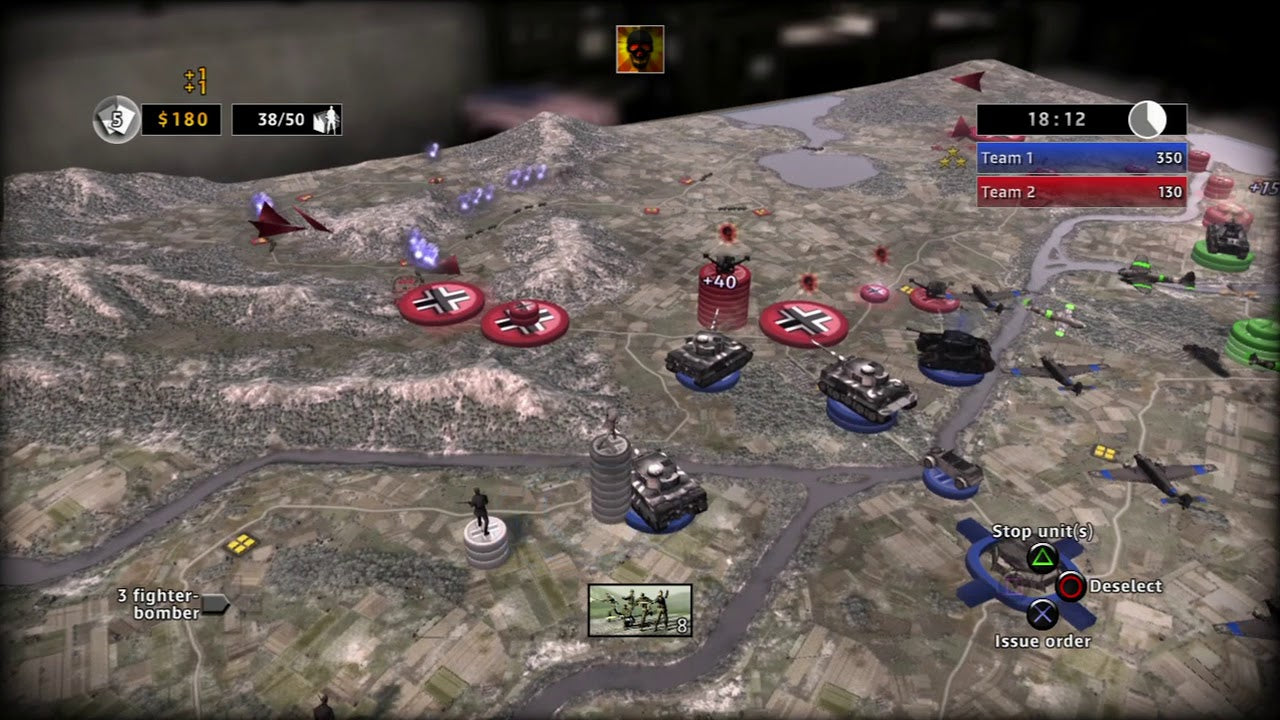Click the infantry icon beside the 38/50 counter
This screenshot has width=1280, height=720.
coord(328,119)
